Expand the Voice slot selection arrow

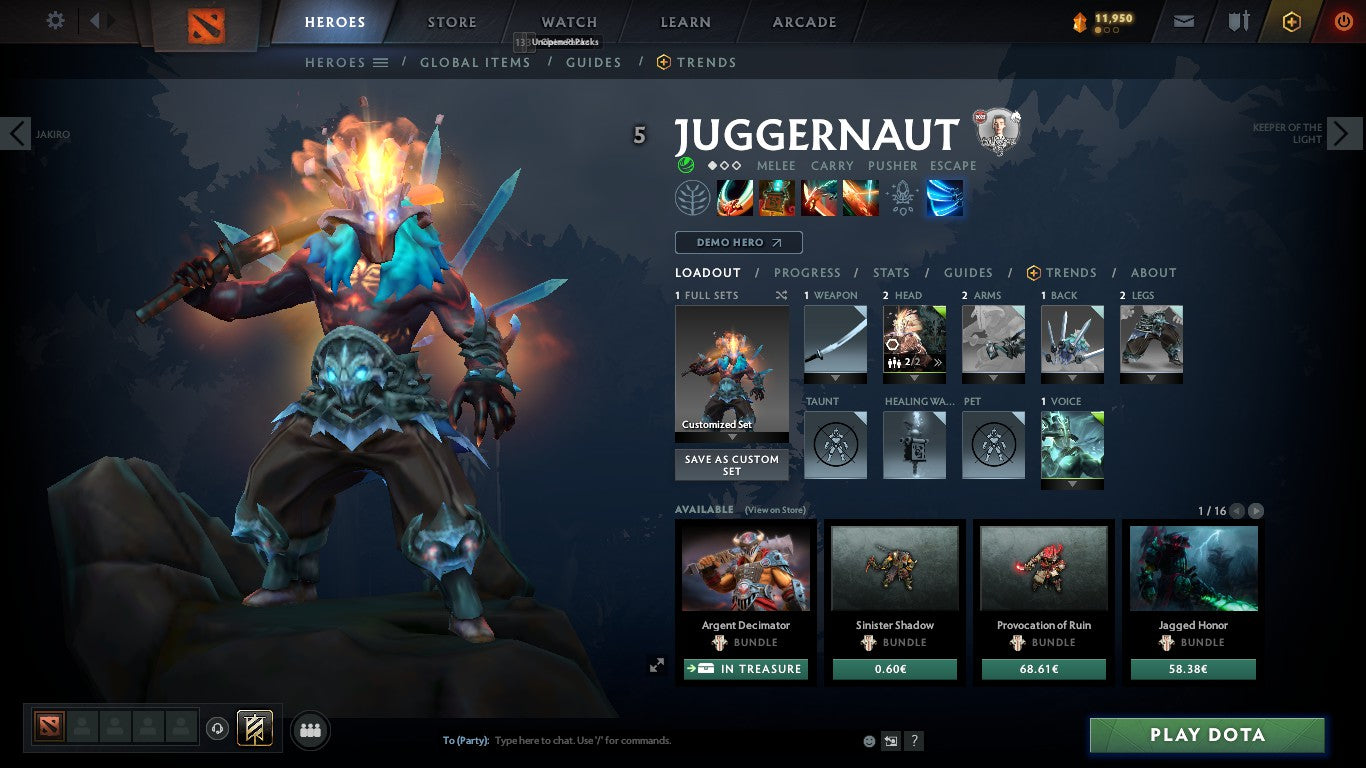1072,485
